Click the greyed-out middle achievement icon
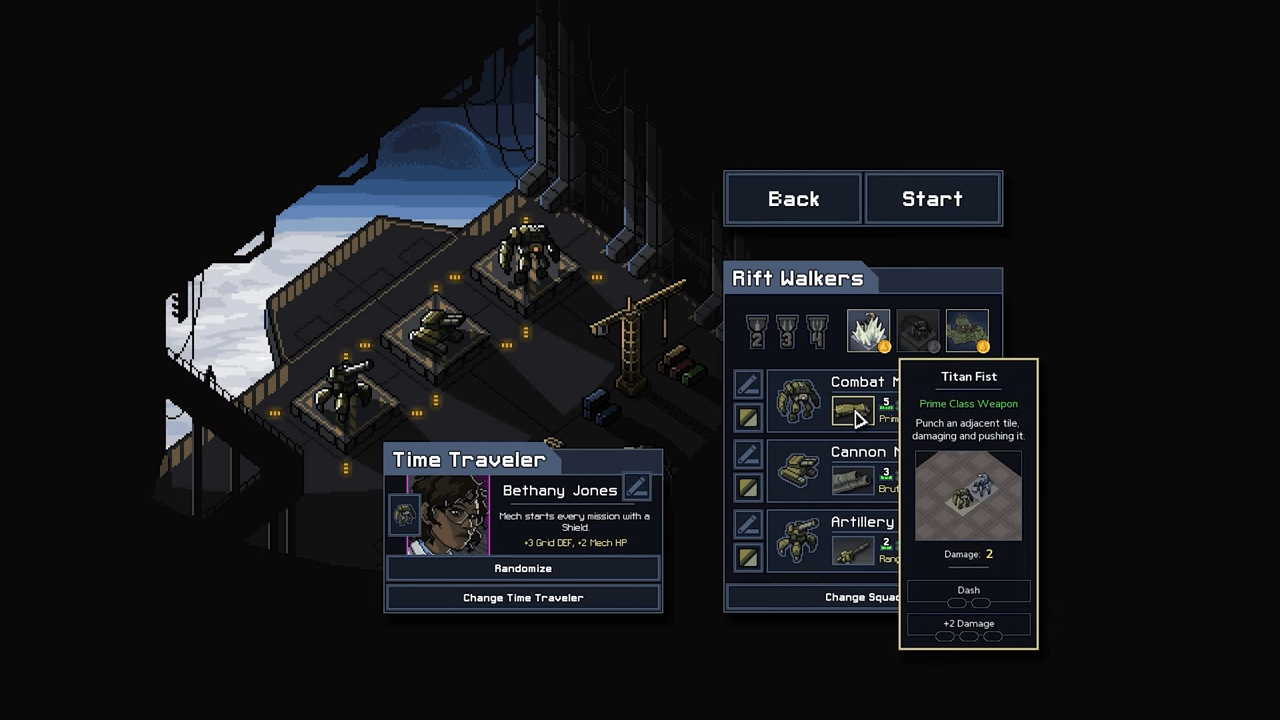 pyautogui.click(x=918, y=331)
